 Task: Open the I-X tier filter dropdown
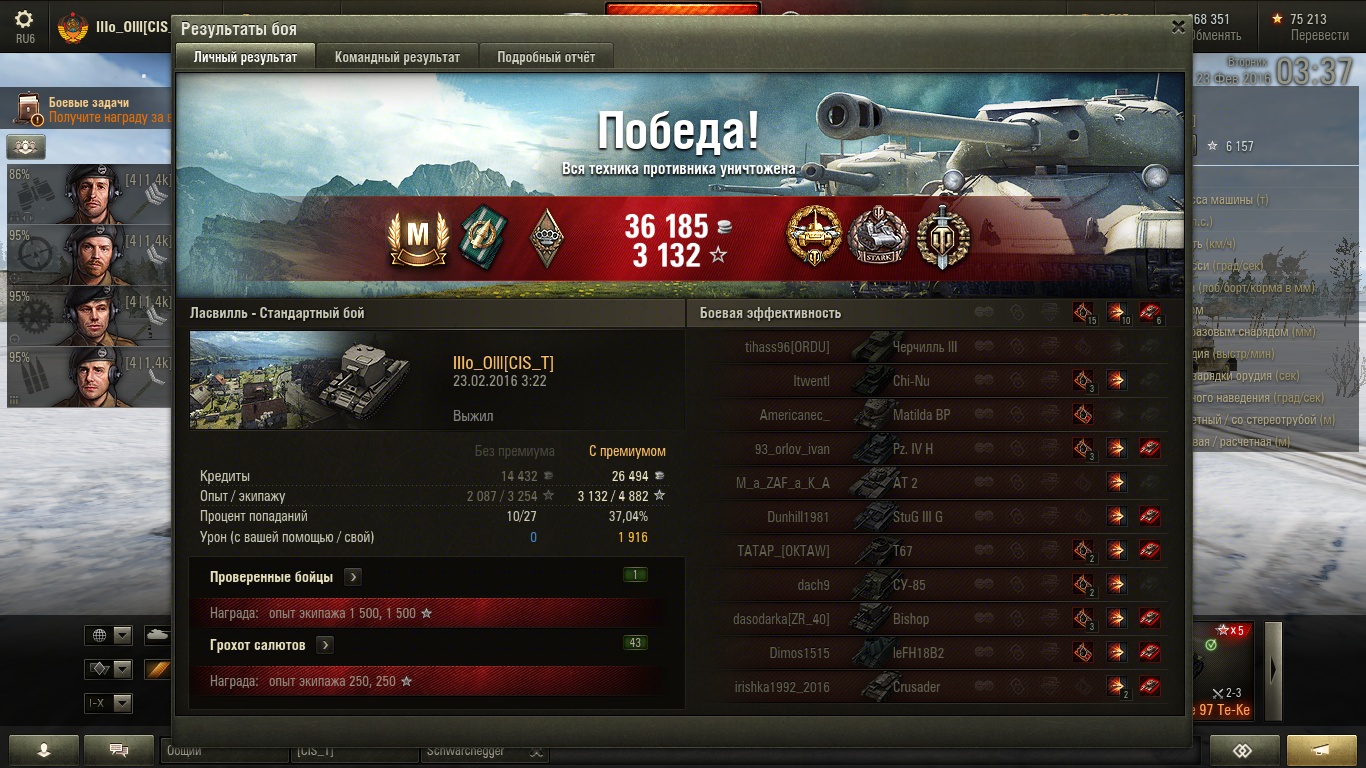[109, 703]
